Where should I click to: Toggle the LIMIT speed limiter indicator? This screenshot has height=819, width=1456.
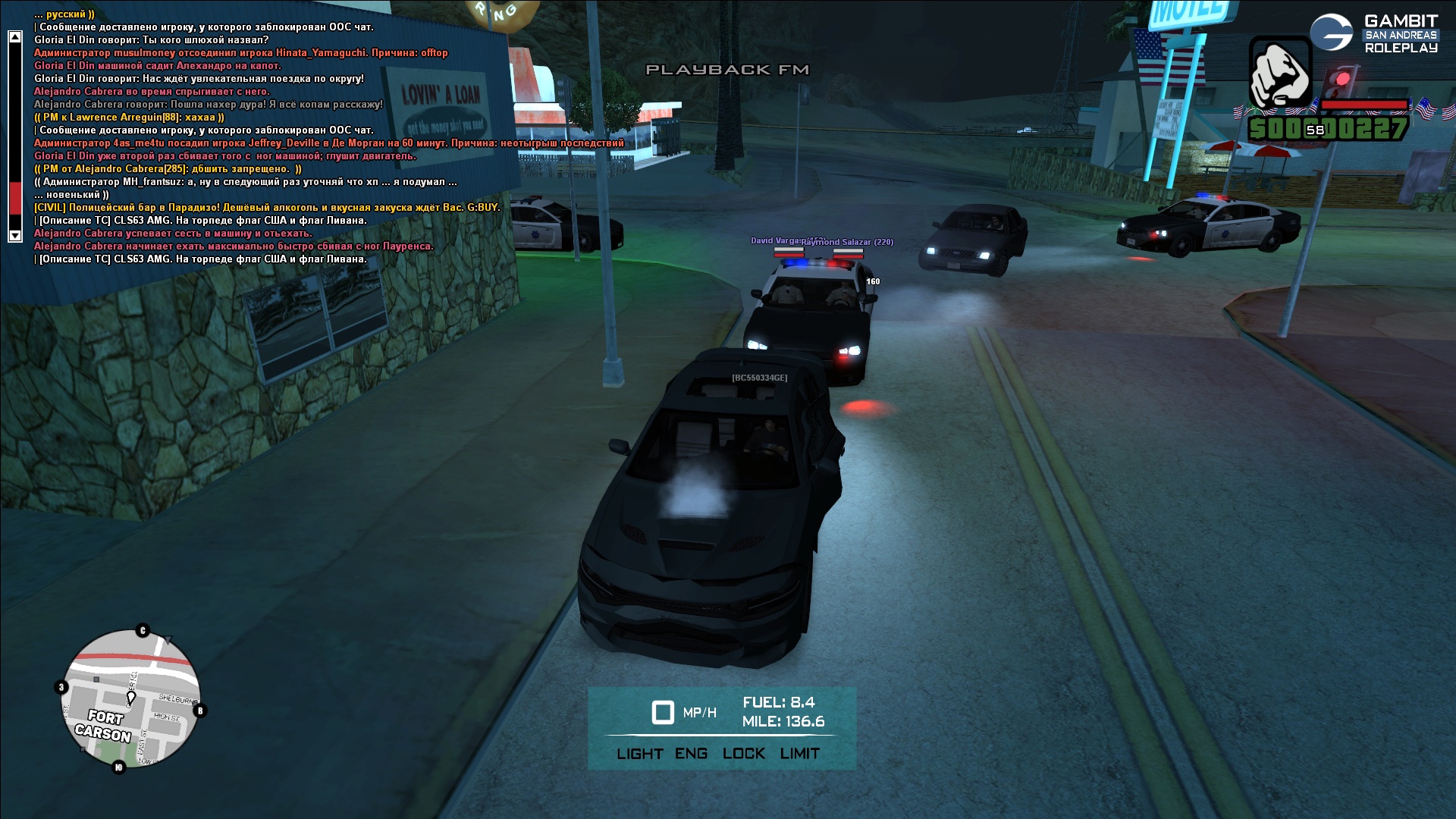pos(799,754)
